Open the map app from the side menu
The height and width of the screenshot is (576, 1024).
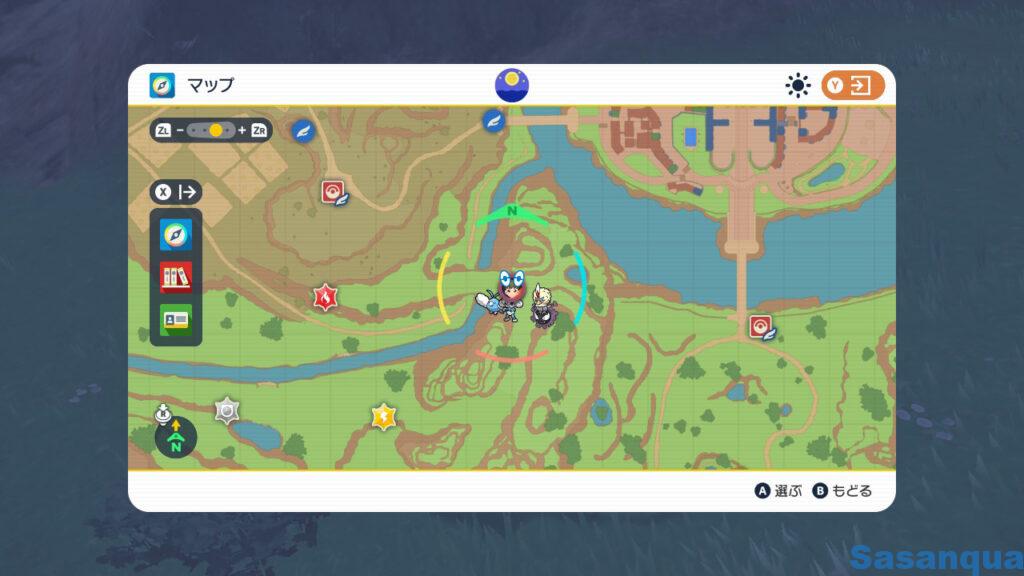tap(176, 236)
